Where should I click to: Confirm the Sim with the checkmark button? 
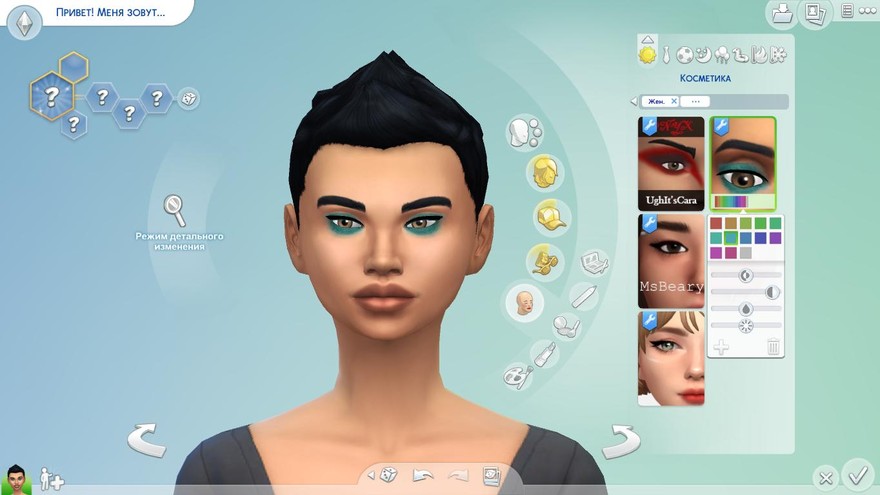tap(857, 474)
